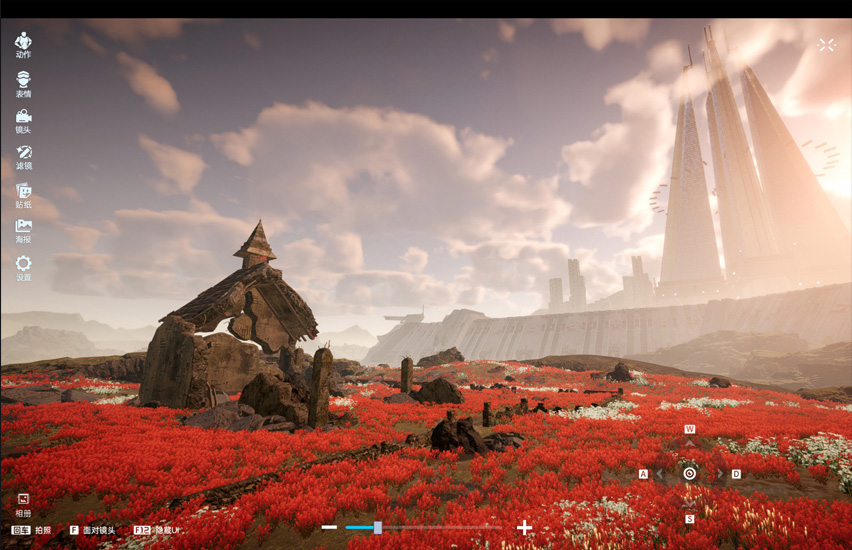Click the up arrow on camera movement pad
852x550 pixels.
point(690,443)
